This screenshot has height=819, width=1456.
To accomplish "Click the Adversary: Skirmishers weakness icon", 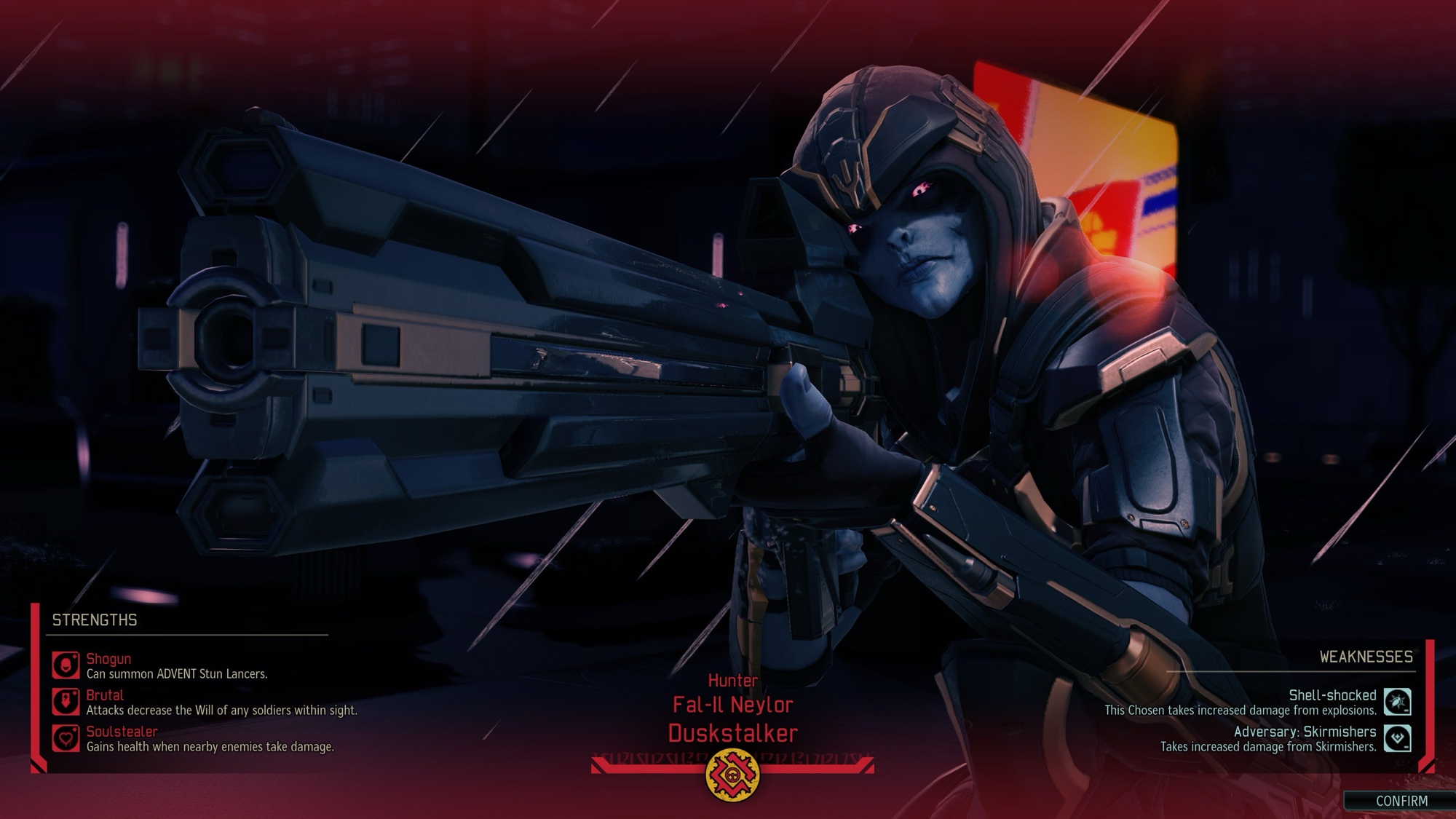I will (x=1397, y=738).
